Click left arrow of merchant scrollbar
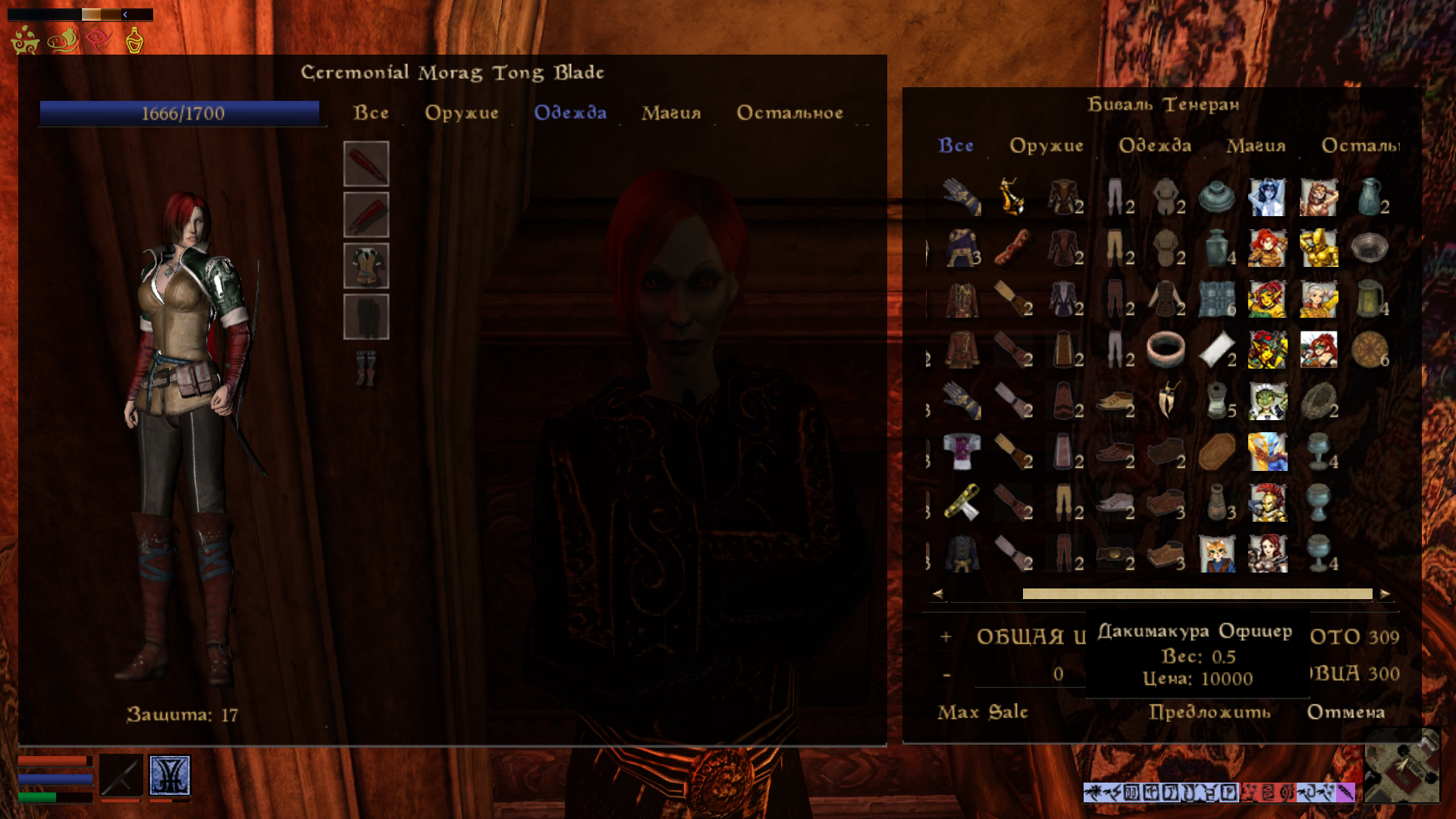 (938, 594)
